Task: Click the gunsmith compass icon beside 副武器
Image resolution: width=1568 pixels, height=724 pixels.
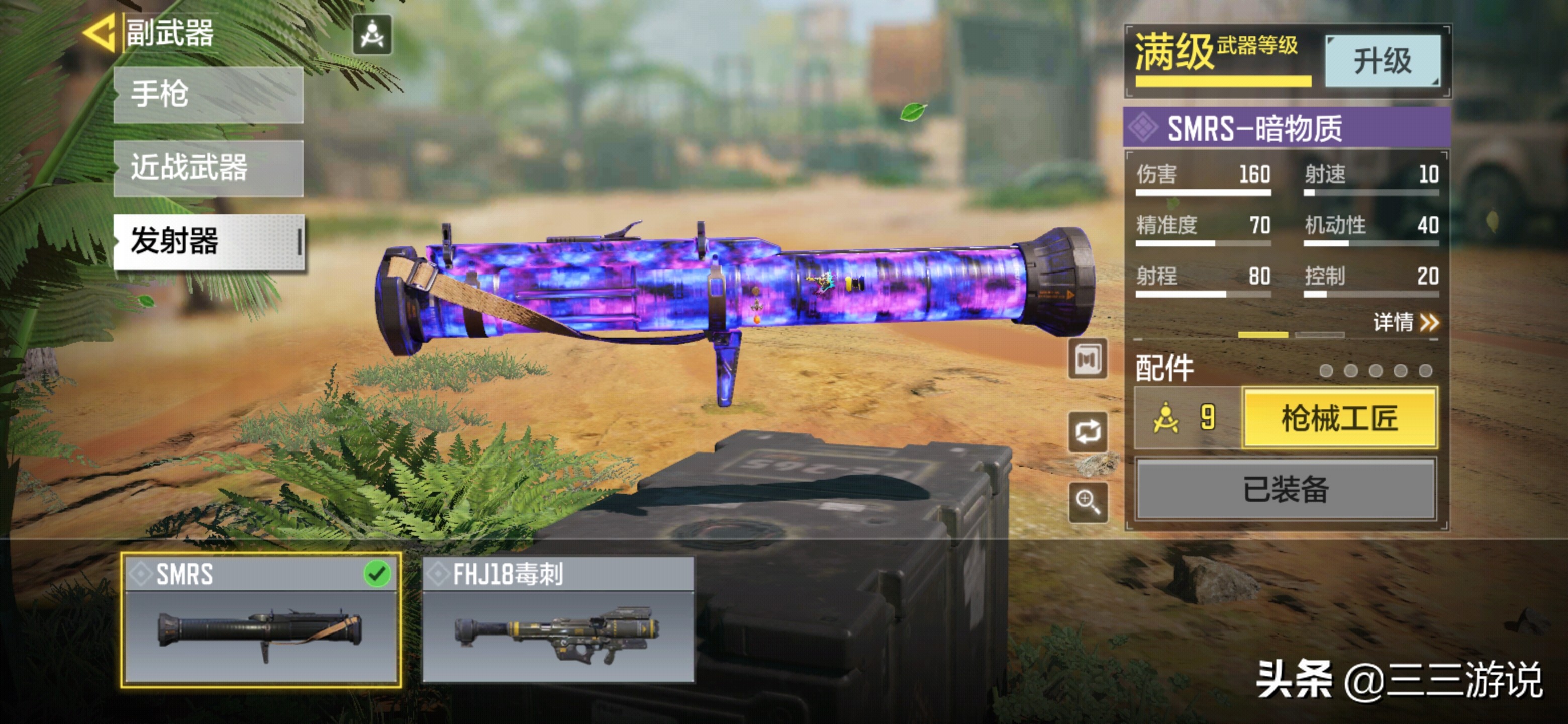Action: click(x=372, y=35)
